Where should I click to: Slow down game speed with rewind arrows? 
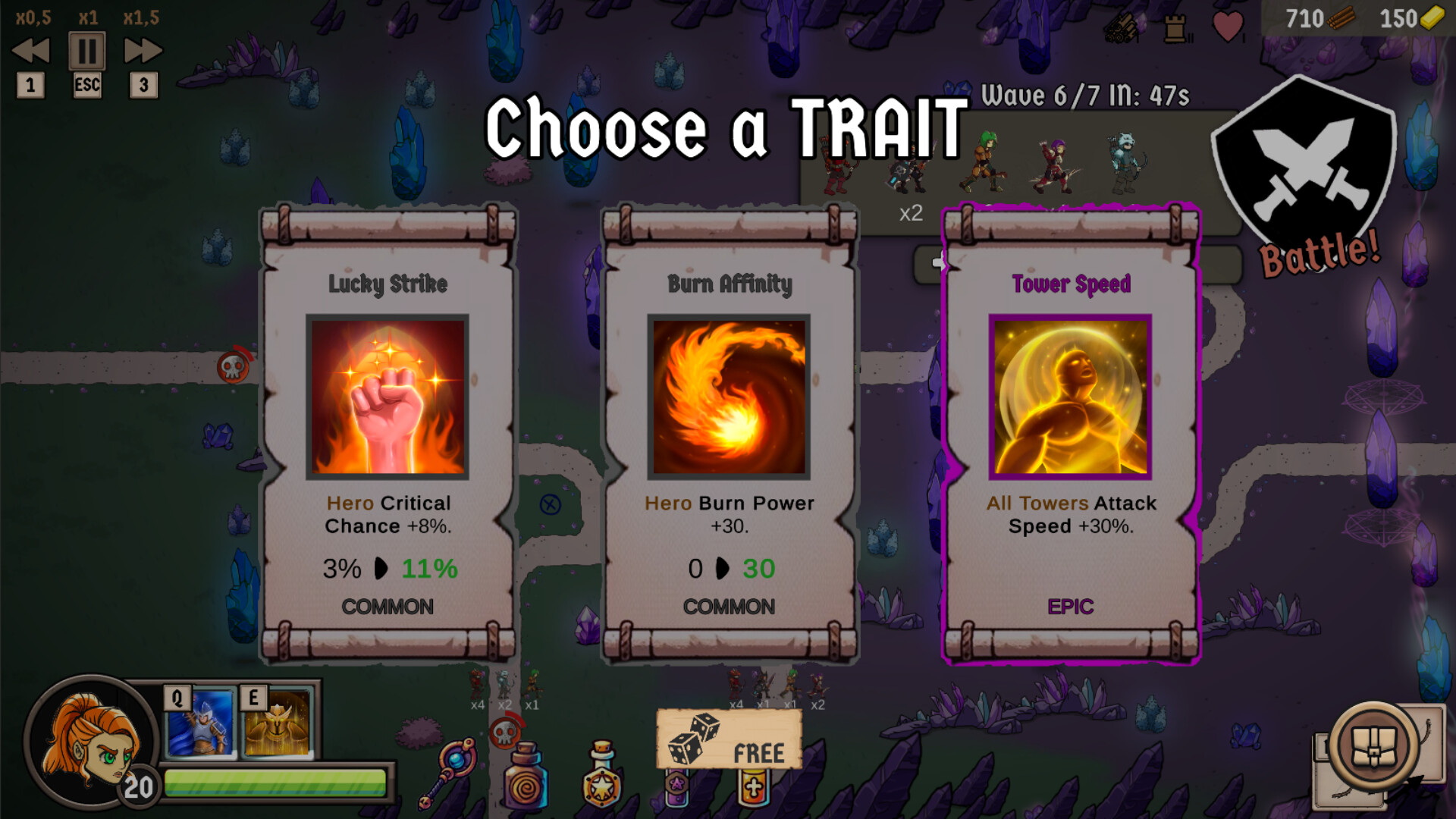pyautogui.click(x=31, y=52)
